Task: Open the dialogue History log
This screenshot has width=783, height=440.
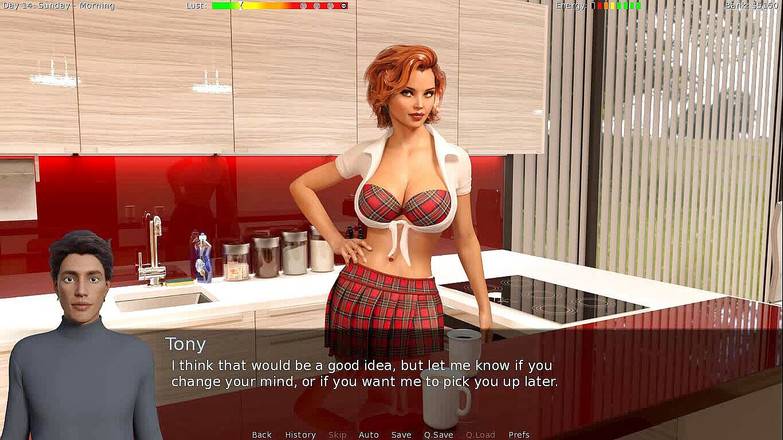Action: (300, 434)
